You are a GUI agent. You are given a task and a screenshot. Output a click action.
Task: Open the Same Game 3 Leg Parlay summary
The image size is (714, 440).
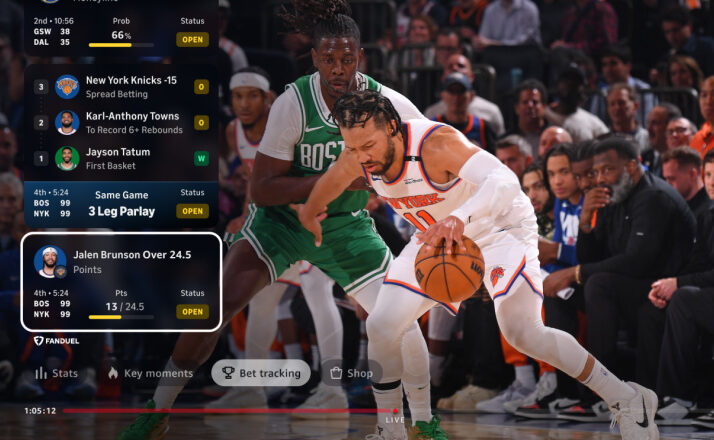(121, 203)
